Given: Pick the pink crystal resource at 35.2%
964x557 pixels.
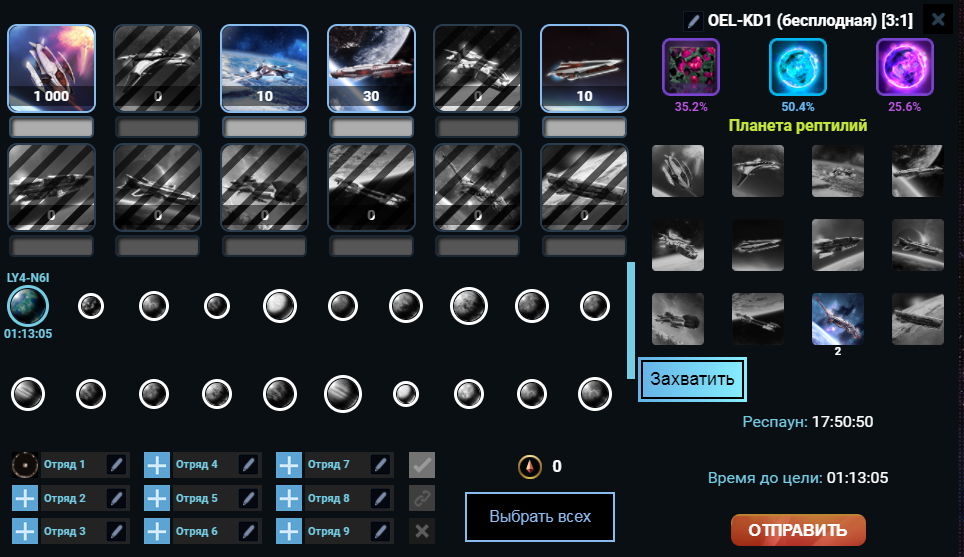Looking at the screenshot, I should 691,67.
